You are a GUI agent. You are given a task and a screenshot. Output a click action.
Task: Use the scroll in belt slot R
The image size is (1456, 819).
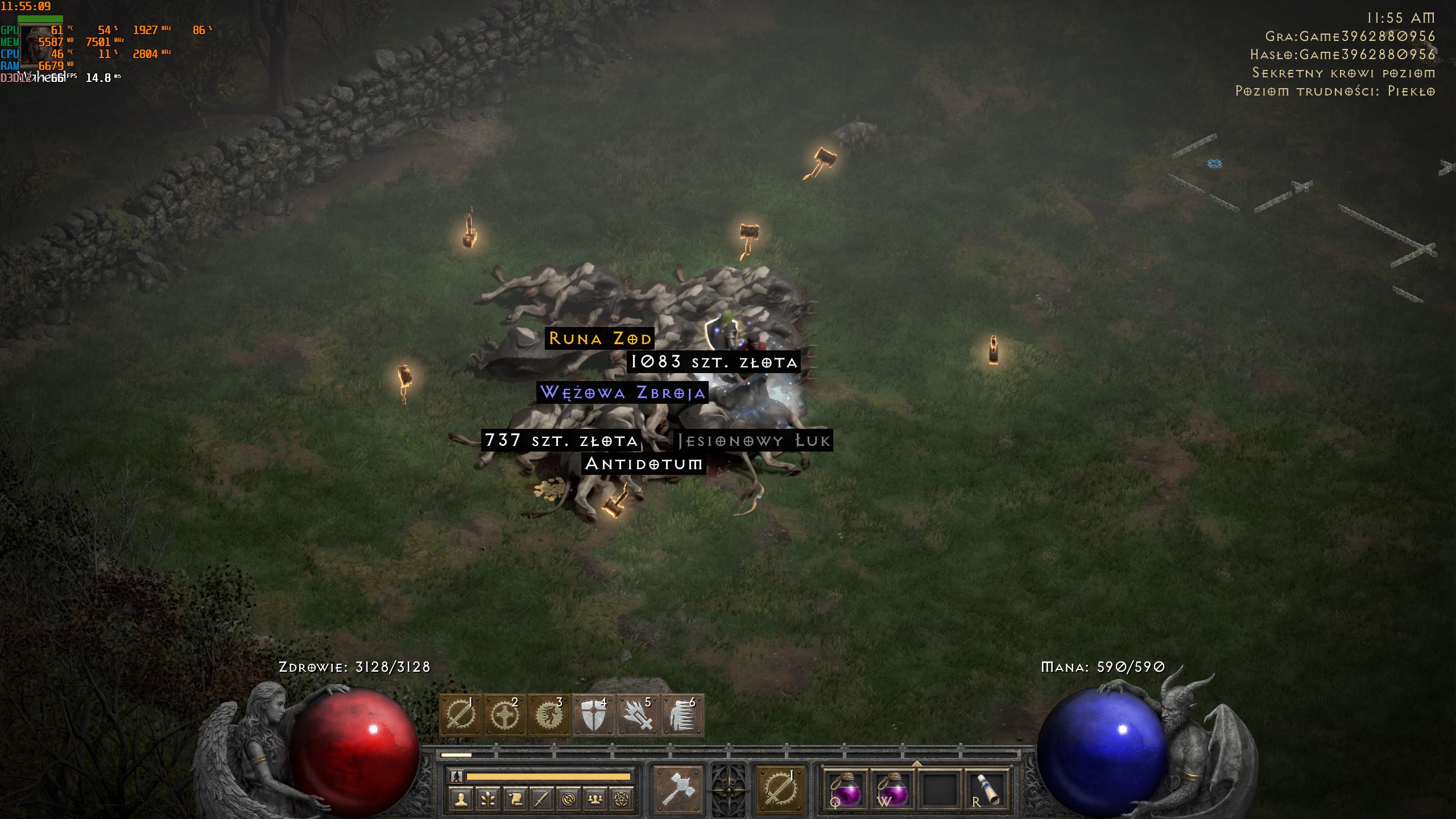[x=986, y=789]
